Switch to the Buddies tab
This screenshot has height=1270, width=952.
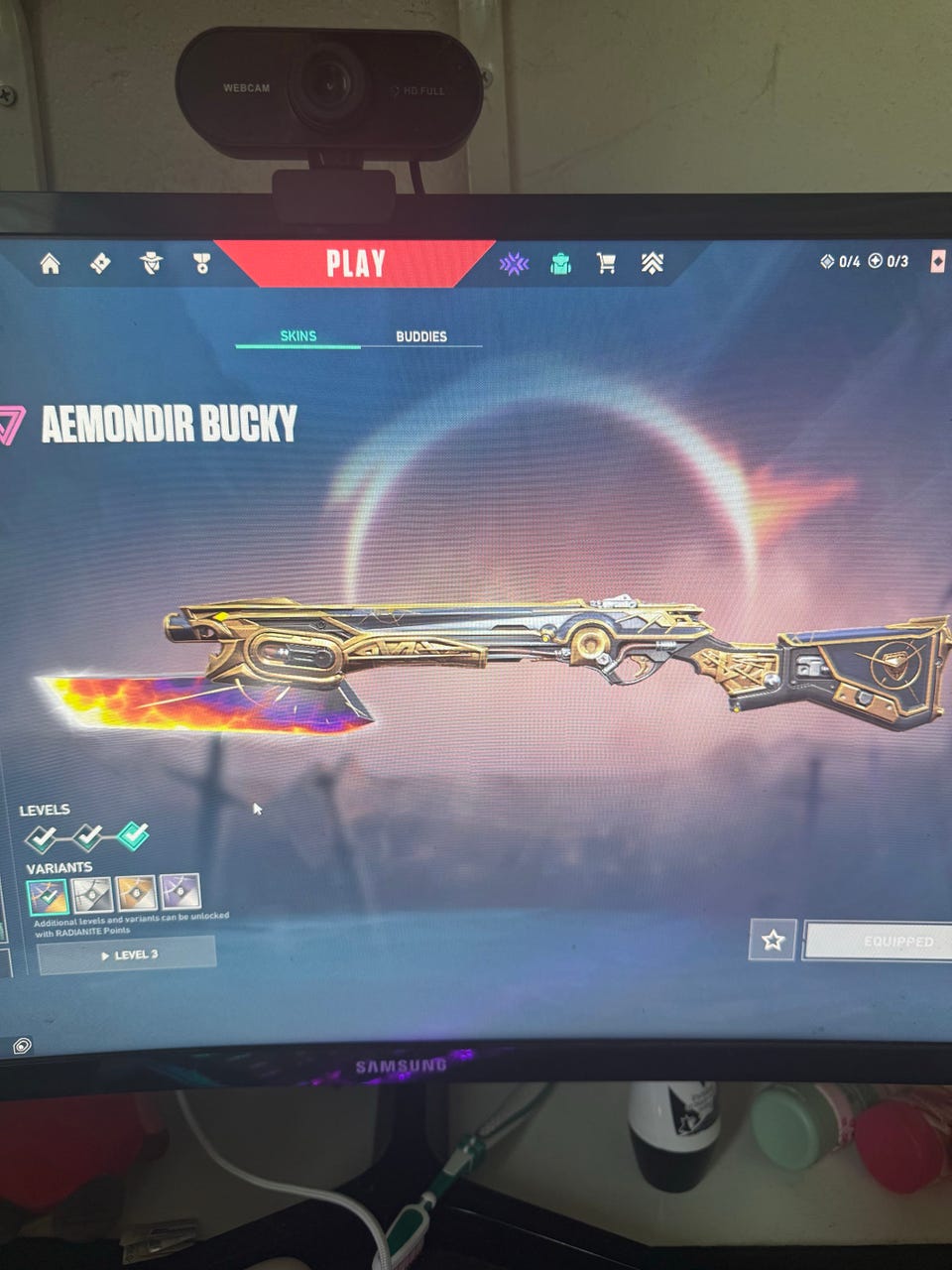[x=421, y=336]
